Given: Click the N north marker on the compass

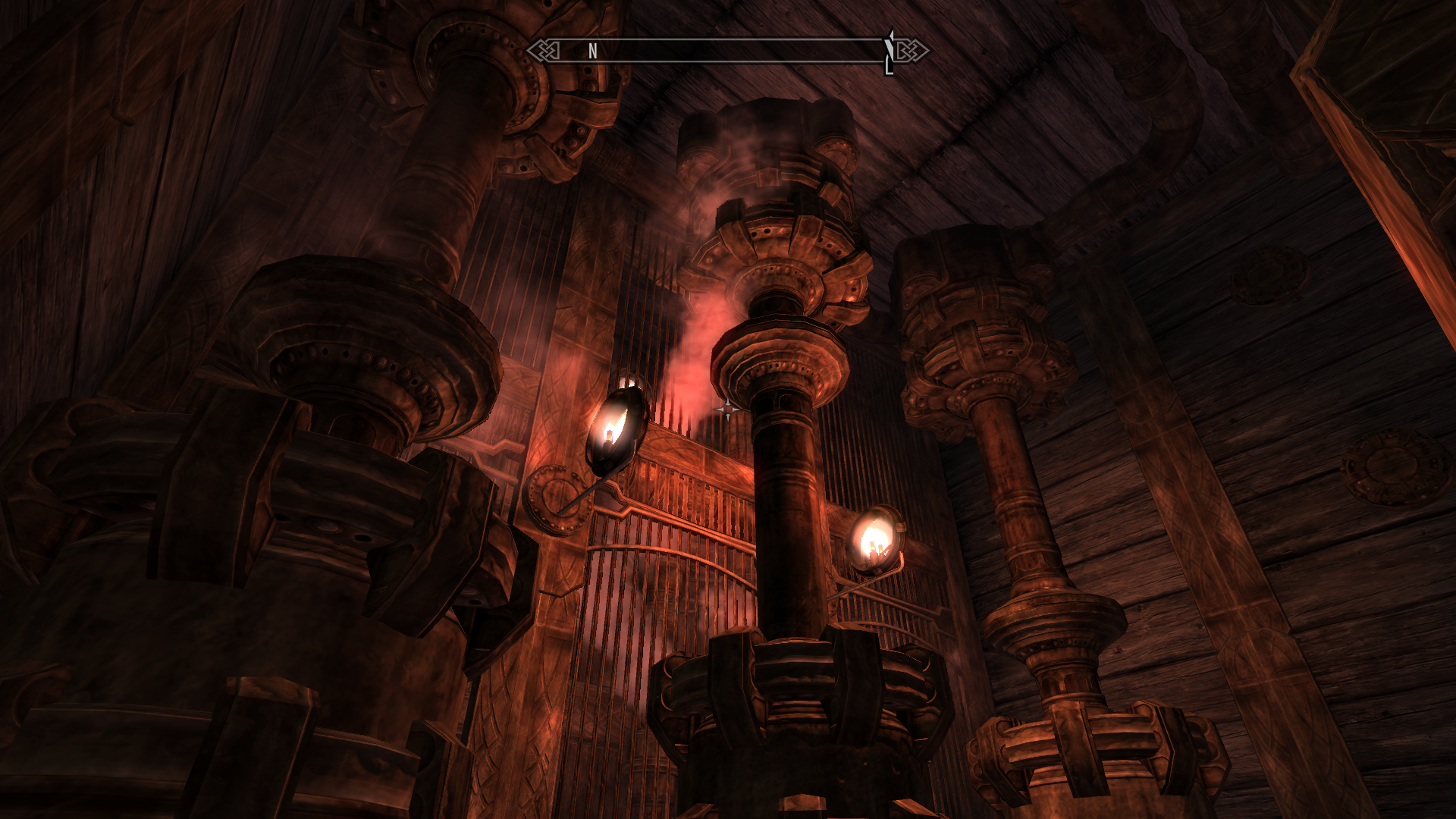Looking at the screenshot, I should point(593,52).
